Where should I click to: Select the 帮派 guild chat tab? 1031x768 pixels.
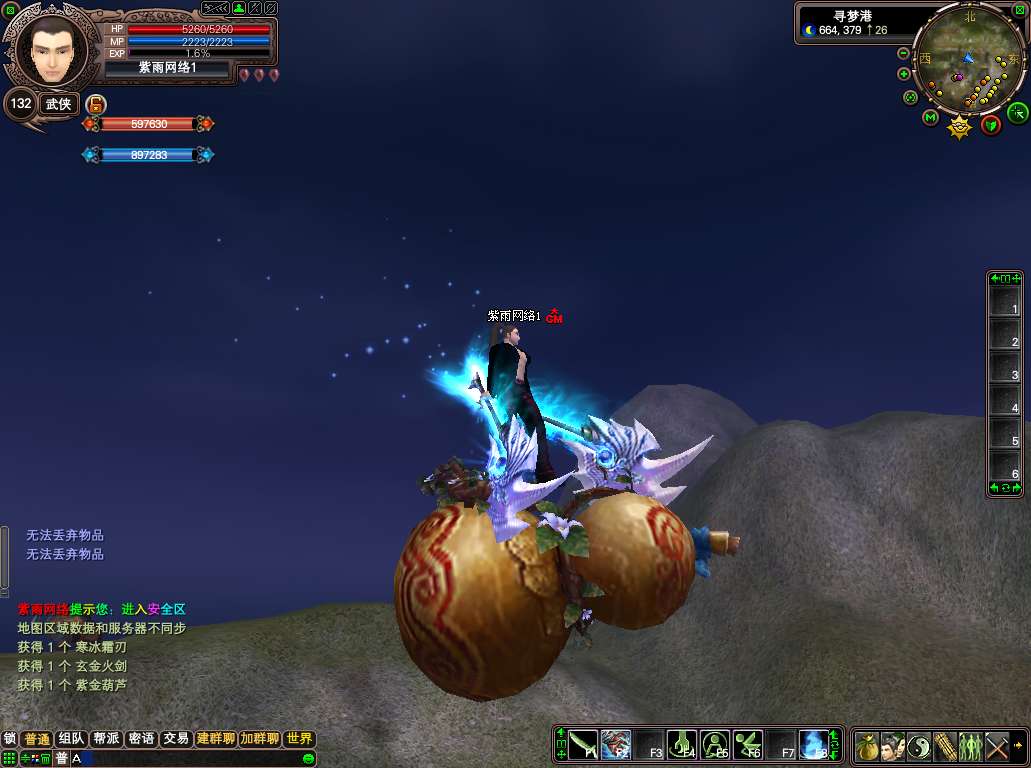106,739
